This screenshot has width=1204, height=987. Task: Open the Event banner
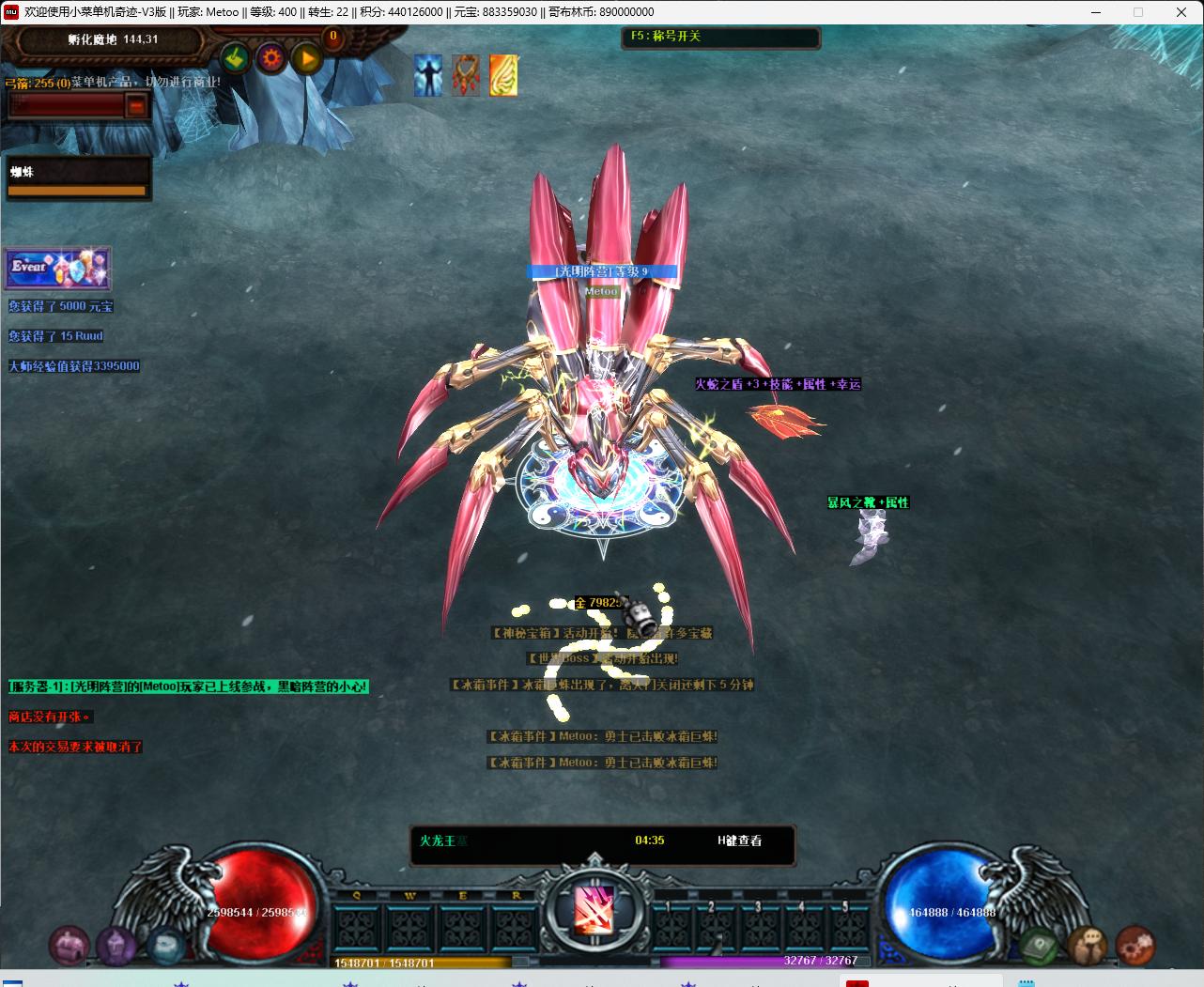click(58, 268)
